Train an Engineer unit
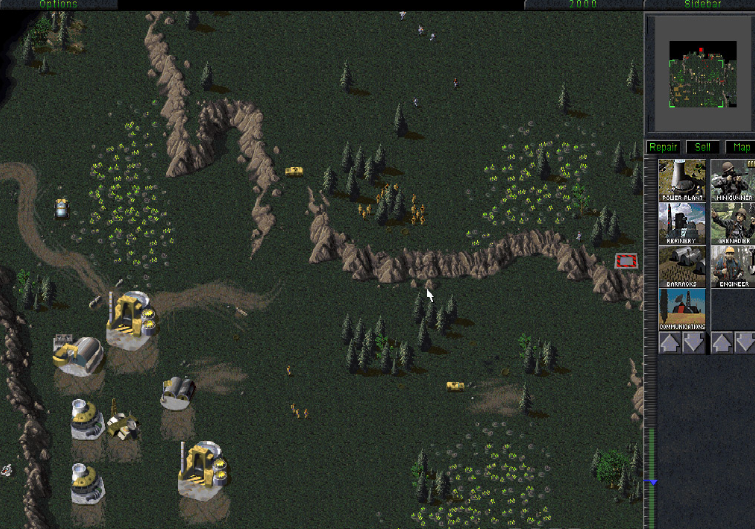The width and height of the screenshot is (755, 529). (x=733, y=266)
